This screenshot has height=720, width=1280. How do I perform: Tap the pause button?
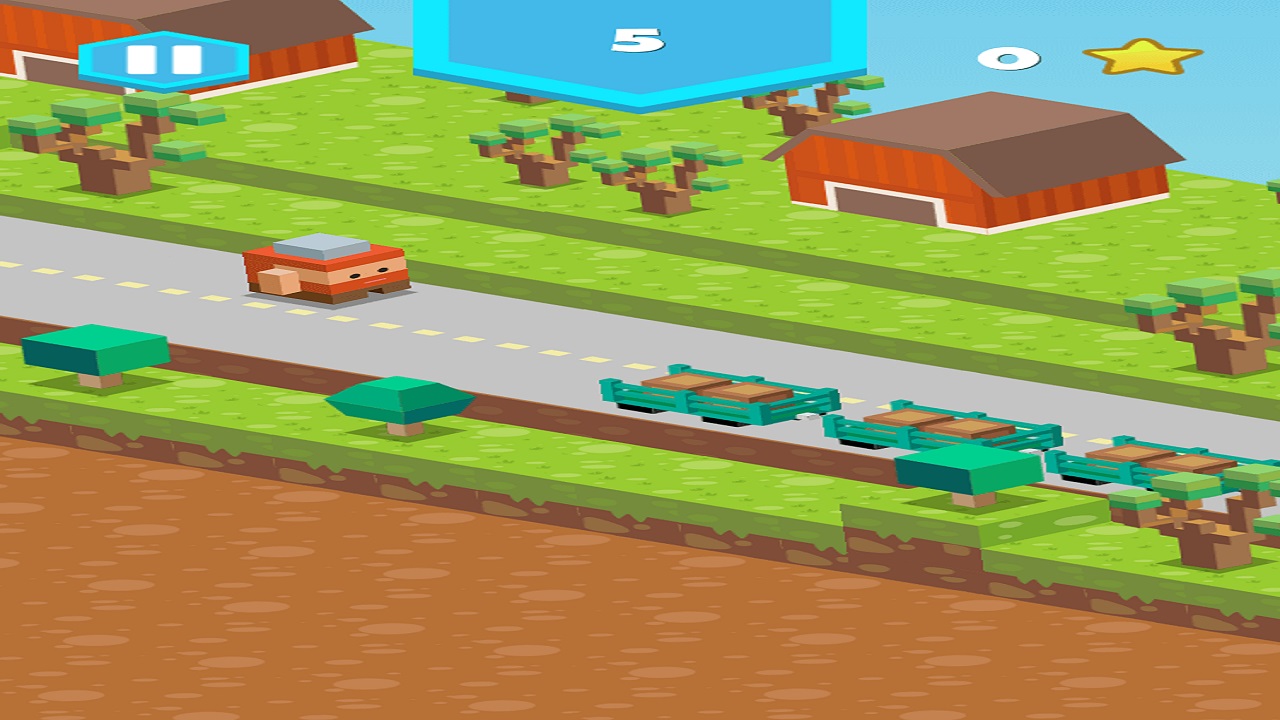pyautogui.click(x=165, y=57)
